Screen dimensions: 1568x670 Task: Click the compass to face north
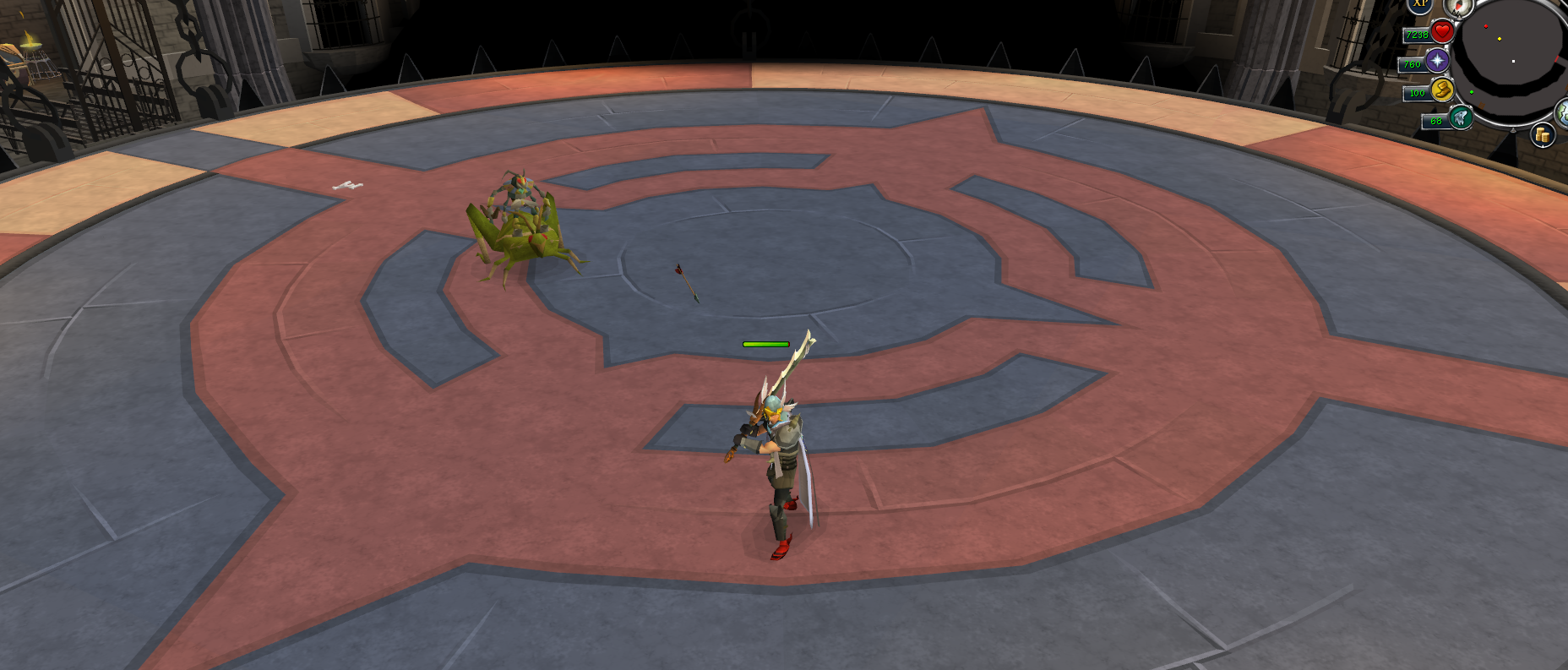tap(1458, 7)
